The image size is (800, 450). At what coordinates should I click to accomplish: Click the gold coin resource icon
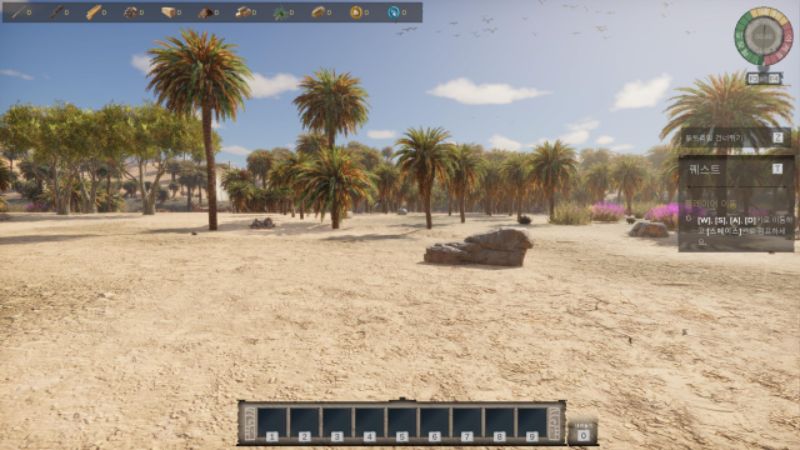(x=356, y=12)
